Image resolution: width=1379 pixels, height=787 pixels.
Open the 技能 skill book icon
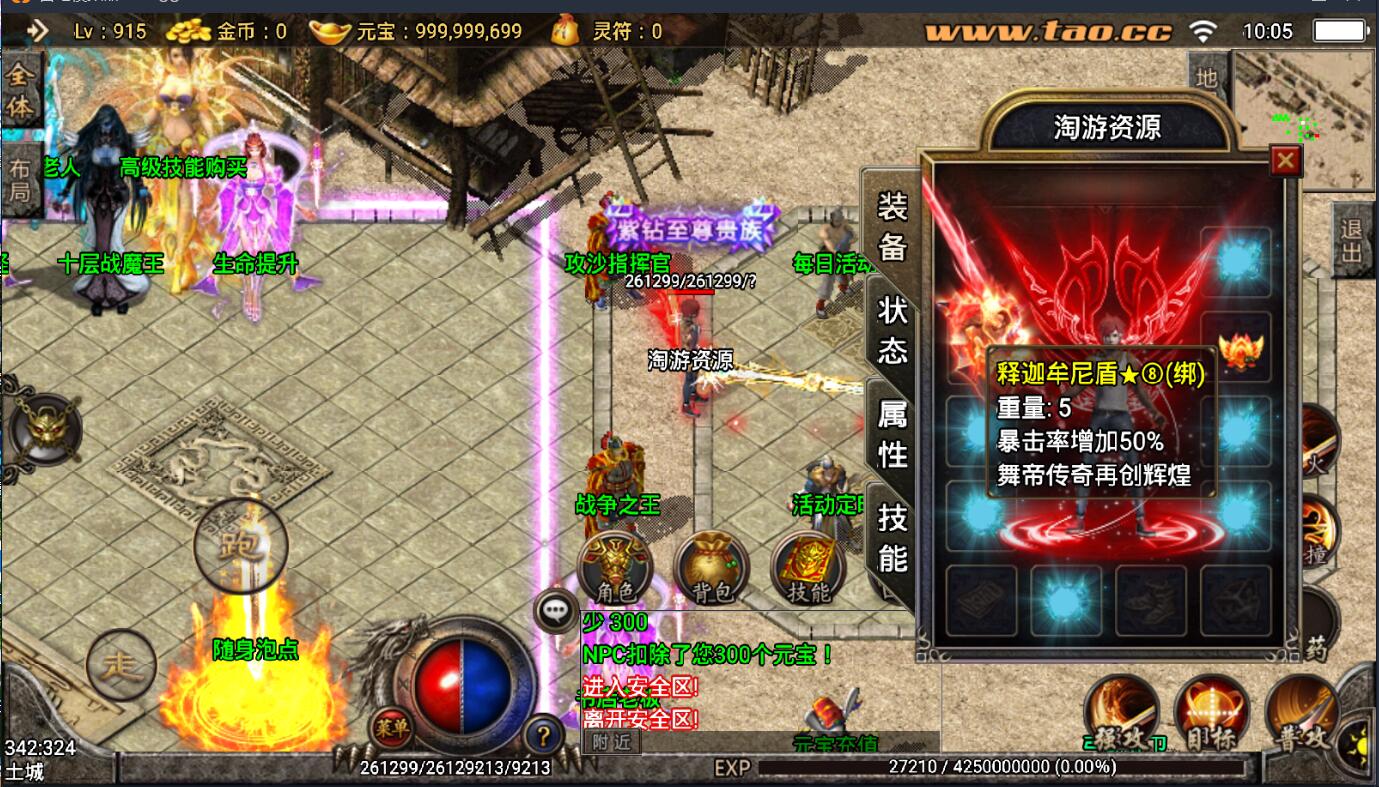point(808,569)
